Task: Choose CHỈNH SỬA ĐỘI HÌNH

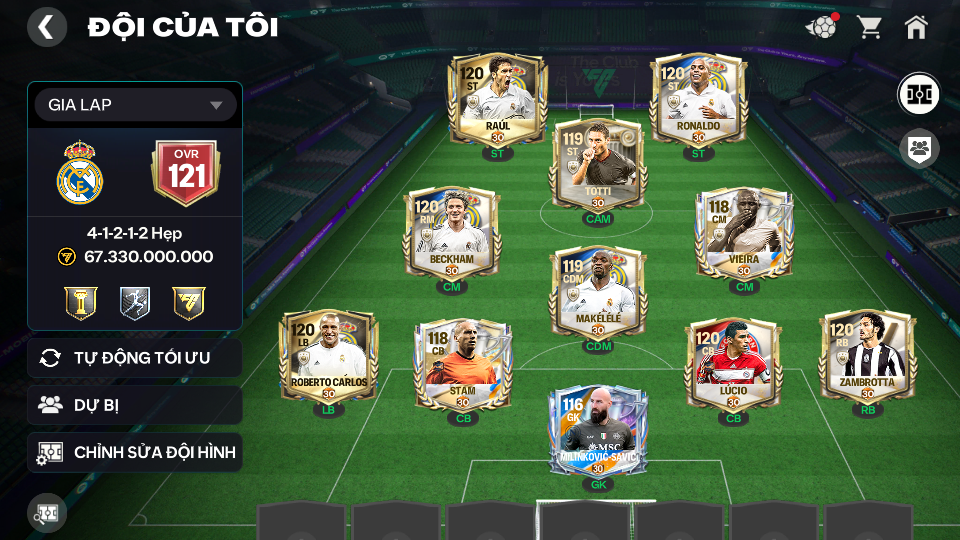Action: pyautogui.click(x=135, y=452)
